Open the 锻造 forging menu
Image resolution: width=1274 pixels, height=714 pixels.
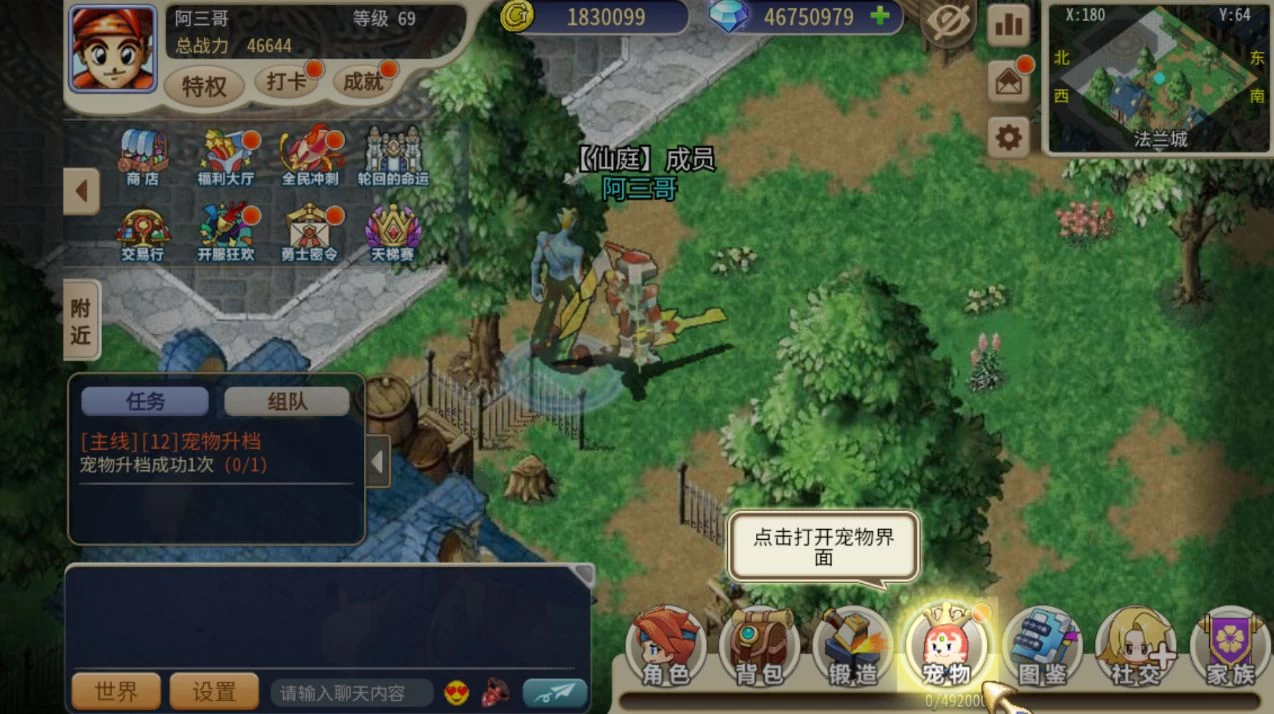[852, 647]
